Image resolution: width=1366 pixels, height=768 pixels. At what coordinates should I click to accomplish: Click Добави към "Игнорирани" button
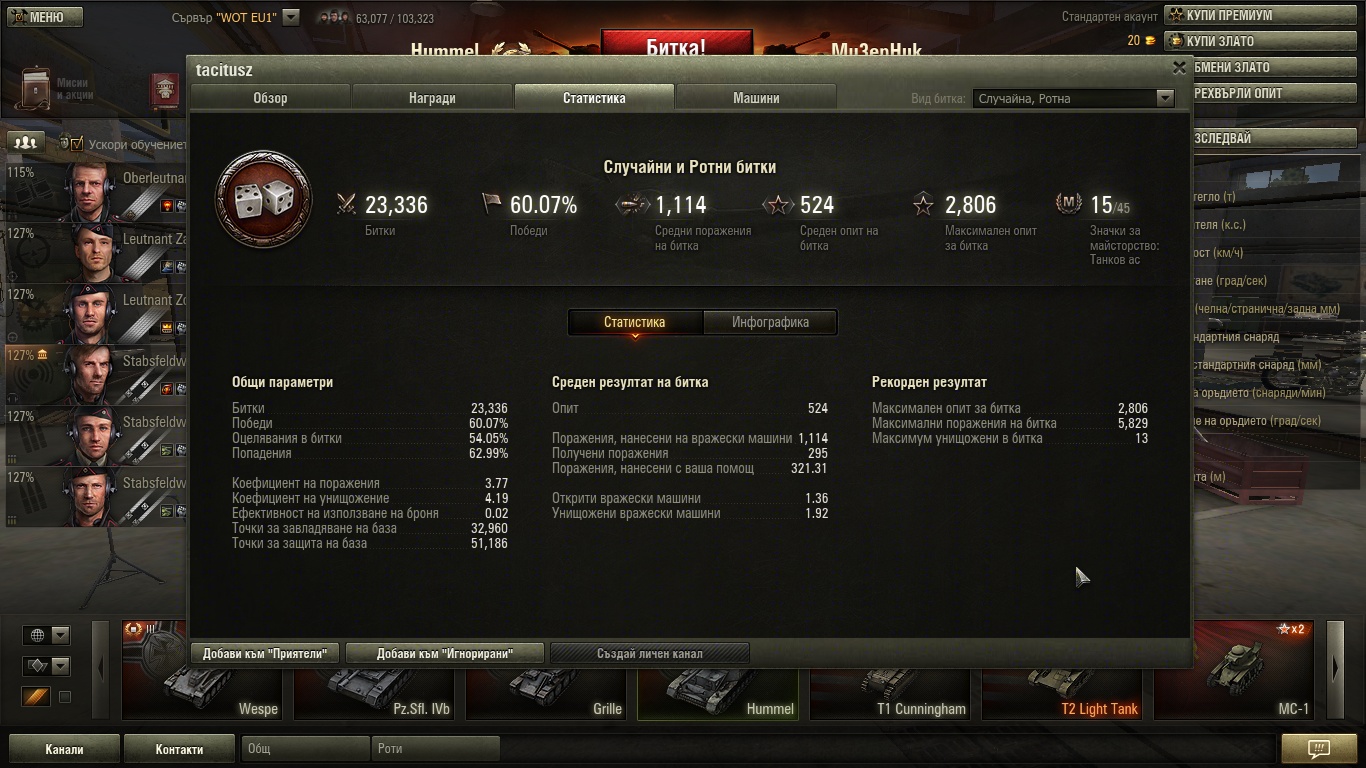pos(445,654)
